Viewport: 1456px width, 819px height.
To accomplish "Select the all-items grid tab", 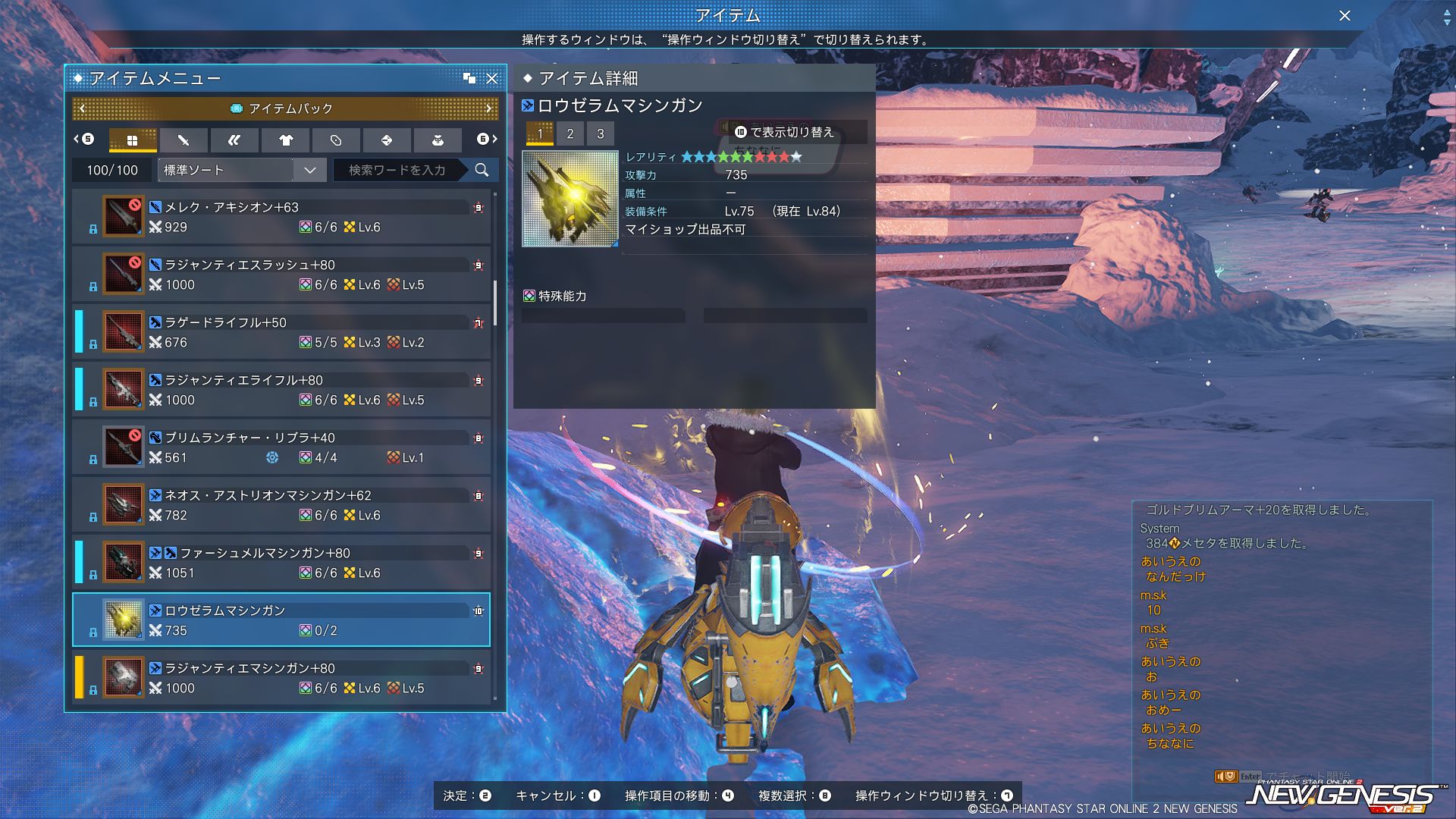I will tap(133, 140).
